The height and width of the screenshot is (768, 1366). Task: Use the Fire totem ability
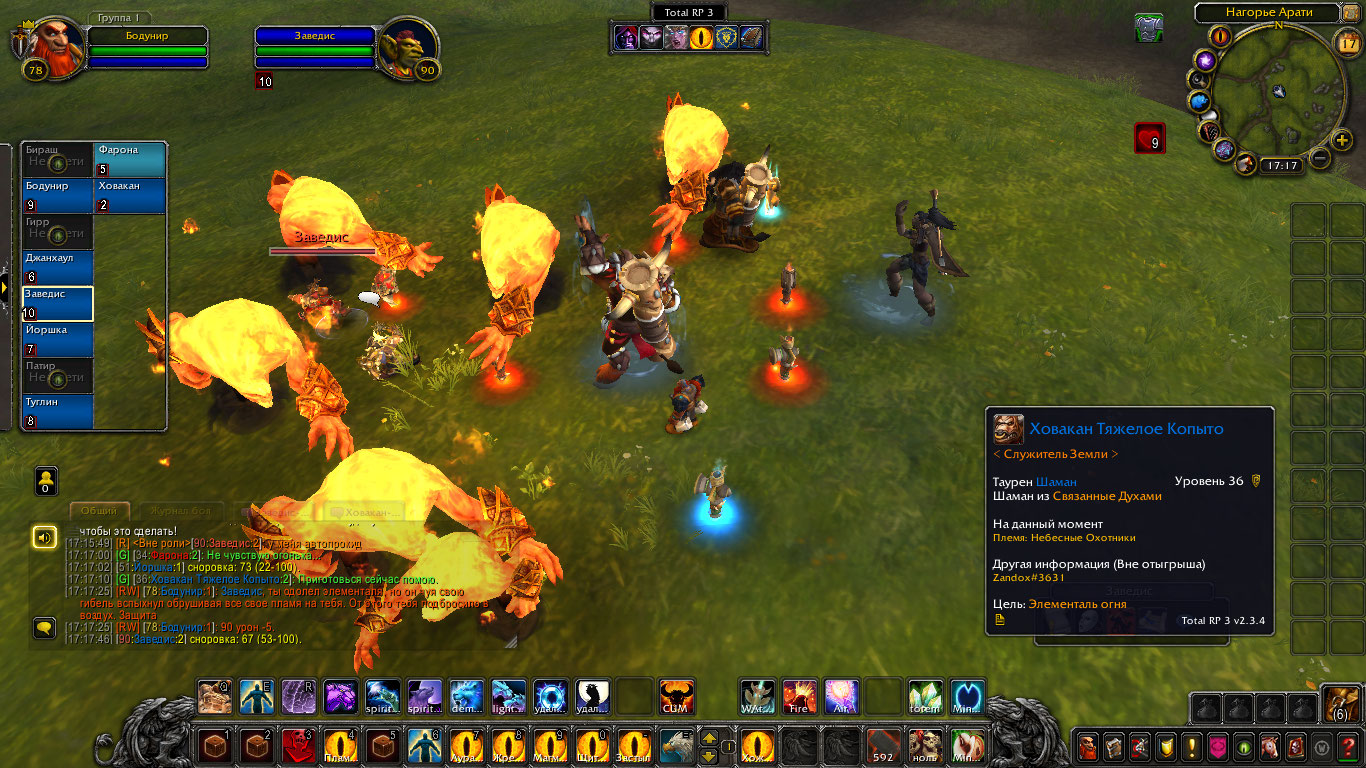coord(799,697)
